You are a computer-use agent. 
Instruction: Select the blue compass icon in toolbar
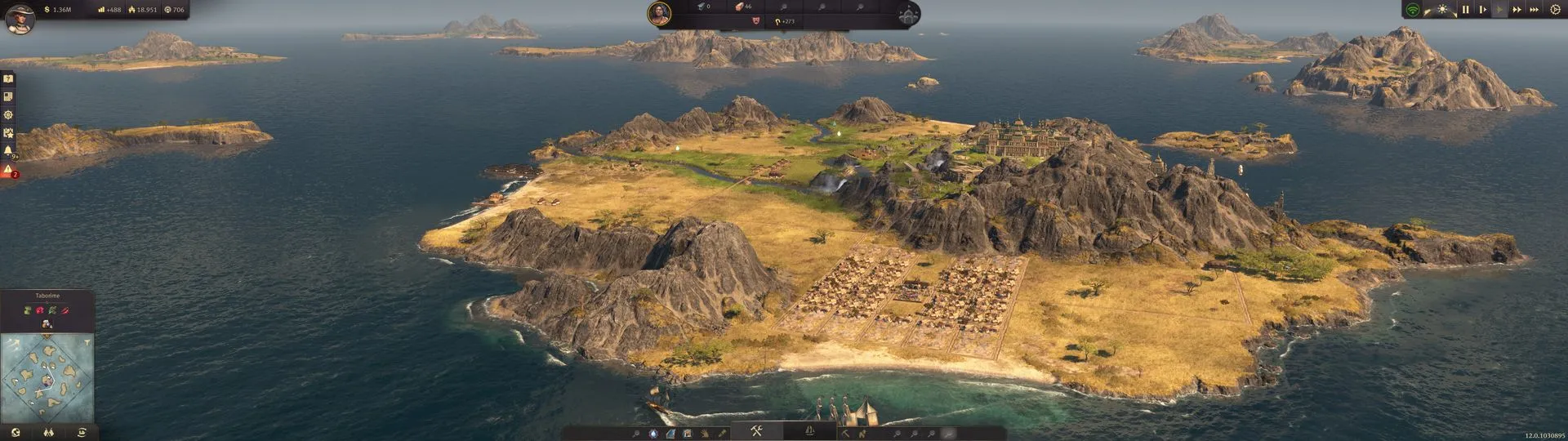click(x=653, y=433)
